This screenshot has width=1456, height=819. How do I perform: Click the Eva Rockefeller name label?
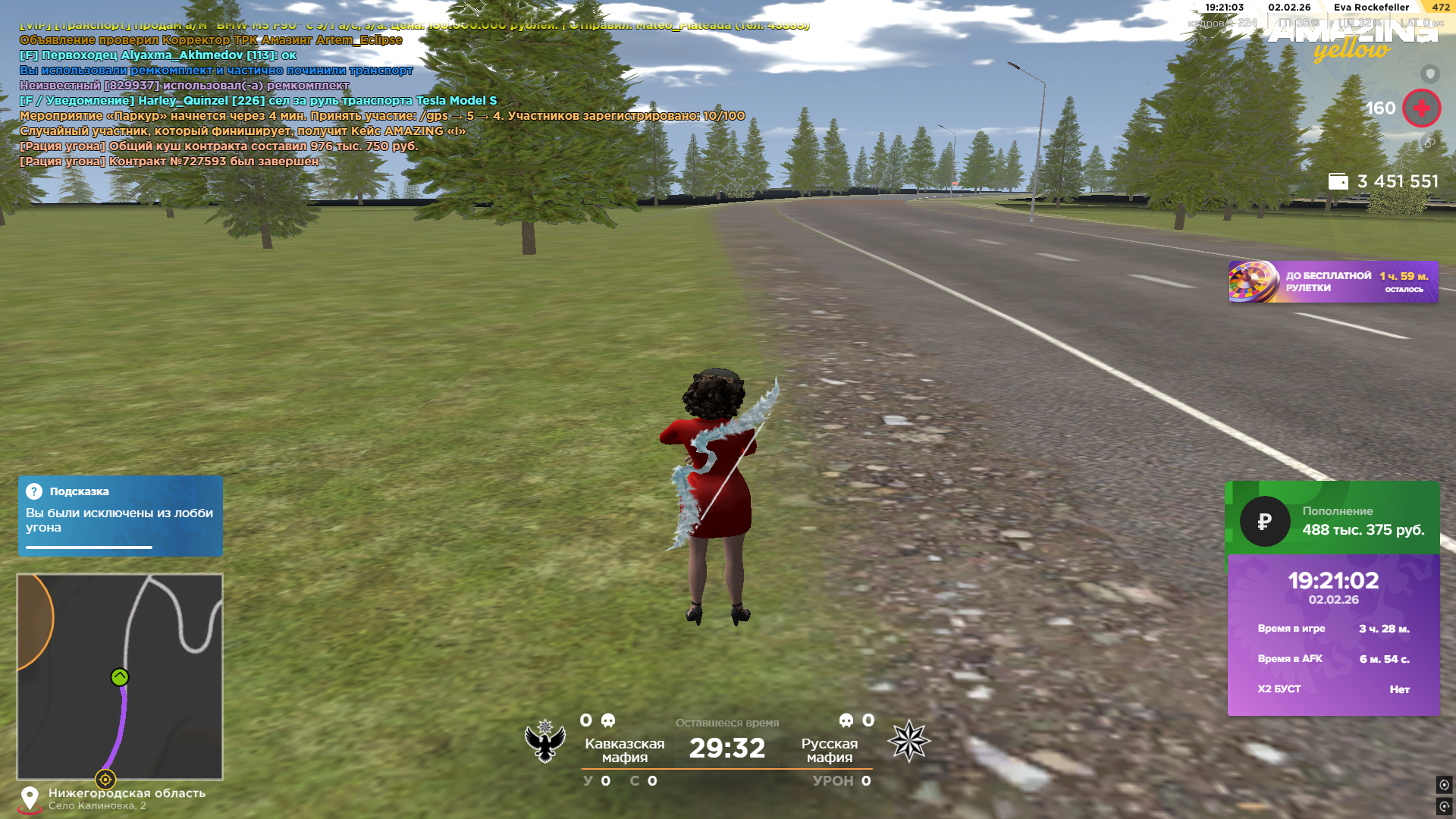point(1371,8)
